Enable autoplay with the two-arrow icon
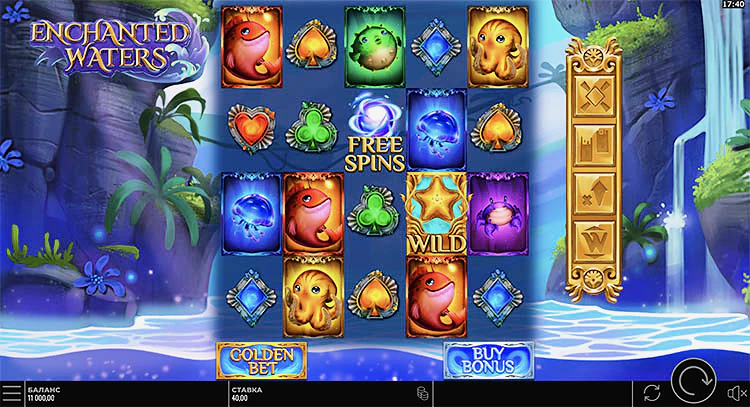Screen dimensions: 750x407 [652, 392]
